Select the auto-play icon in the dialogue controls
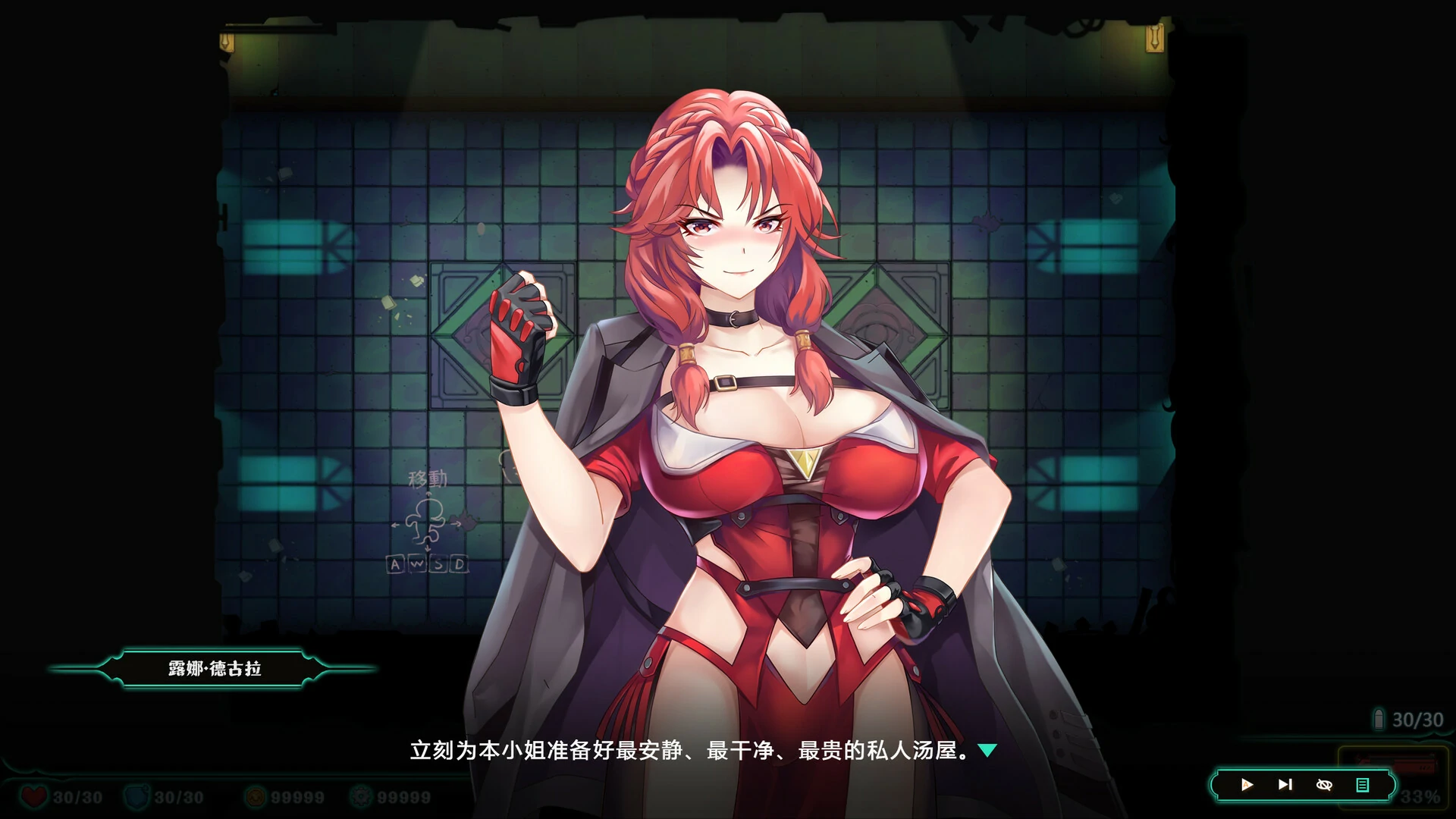 point(1247,785)
